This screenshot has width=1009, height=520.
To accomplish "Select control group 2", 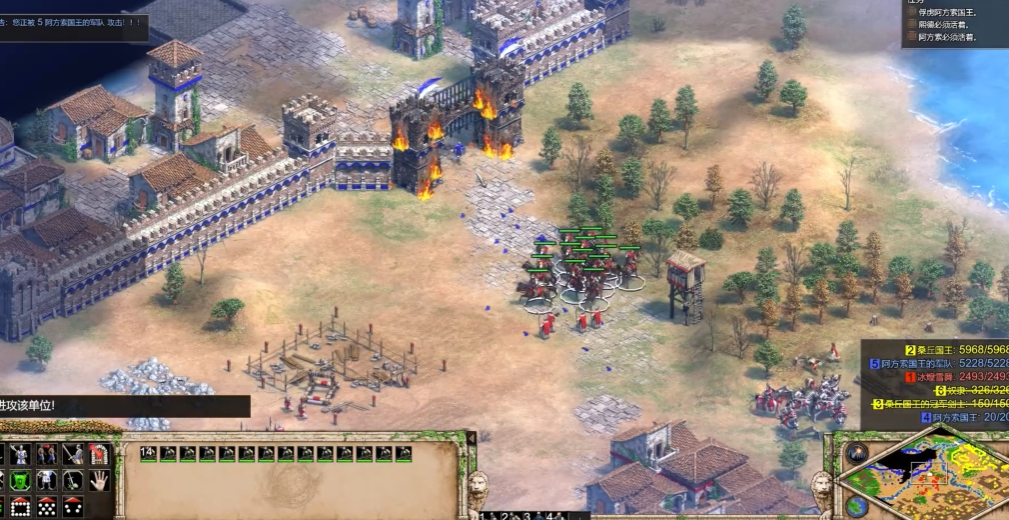I will click(x=509, y=516).
